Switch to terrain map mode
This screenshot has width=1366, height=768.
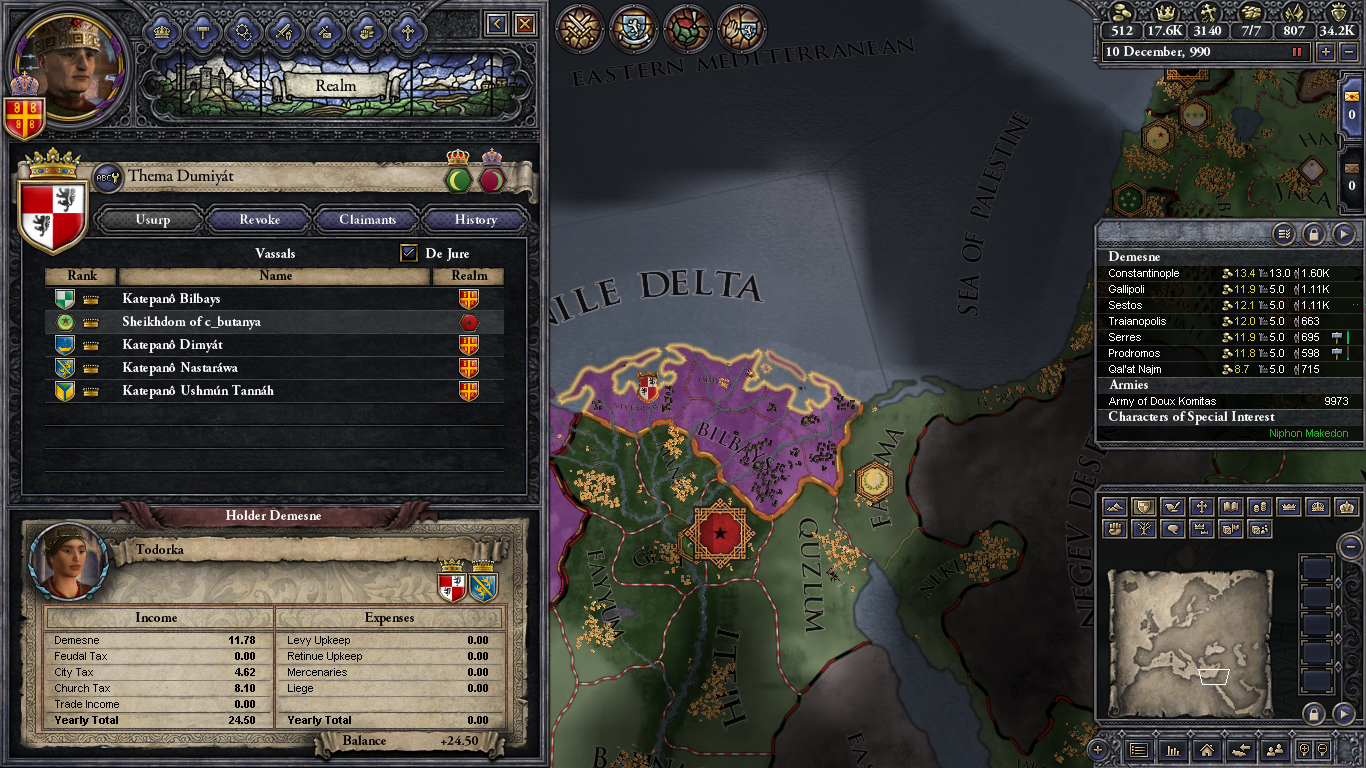(1114, 507)
